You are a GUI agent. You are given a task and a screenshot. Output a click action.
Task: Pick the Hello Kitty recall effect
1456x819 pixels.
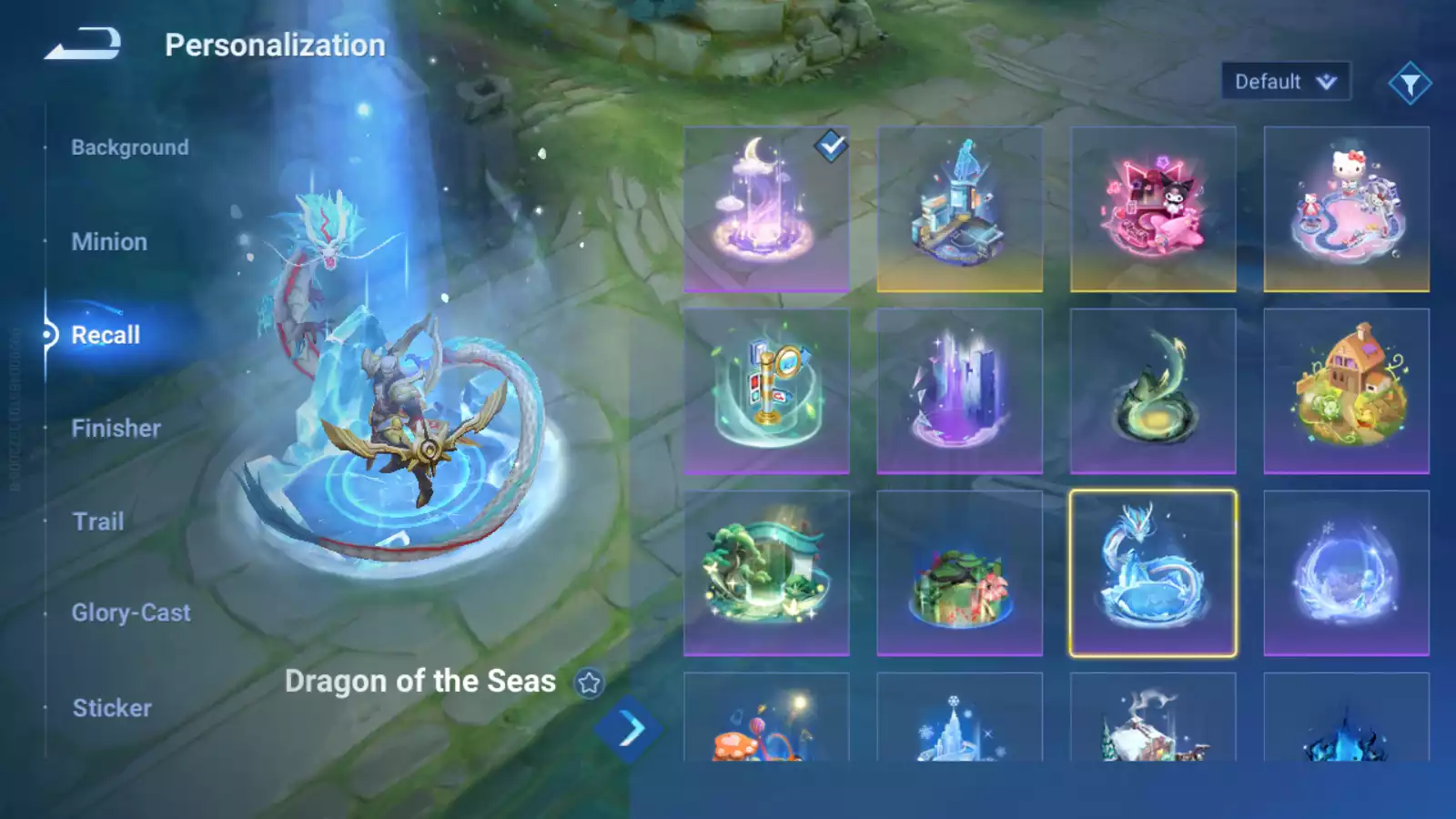tap(1346, 209)
